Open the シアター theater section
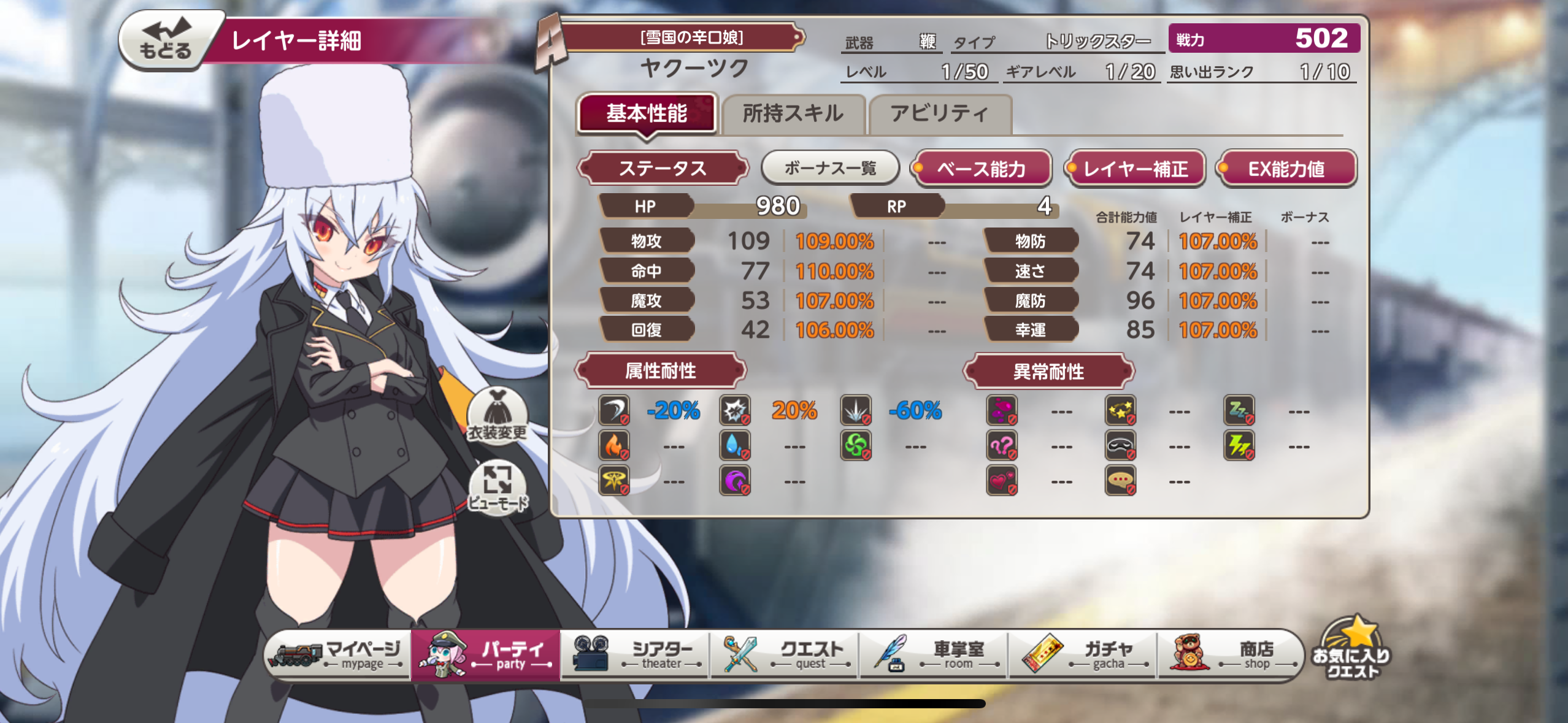This screenshot has width=1568, height=723. click(635, 654)
